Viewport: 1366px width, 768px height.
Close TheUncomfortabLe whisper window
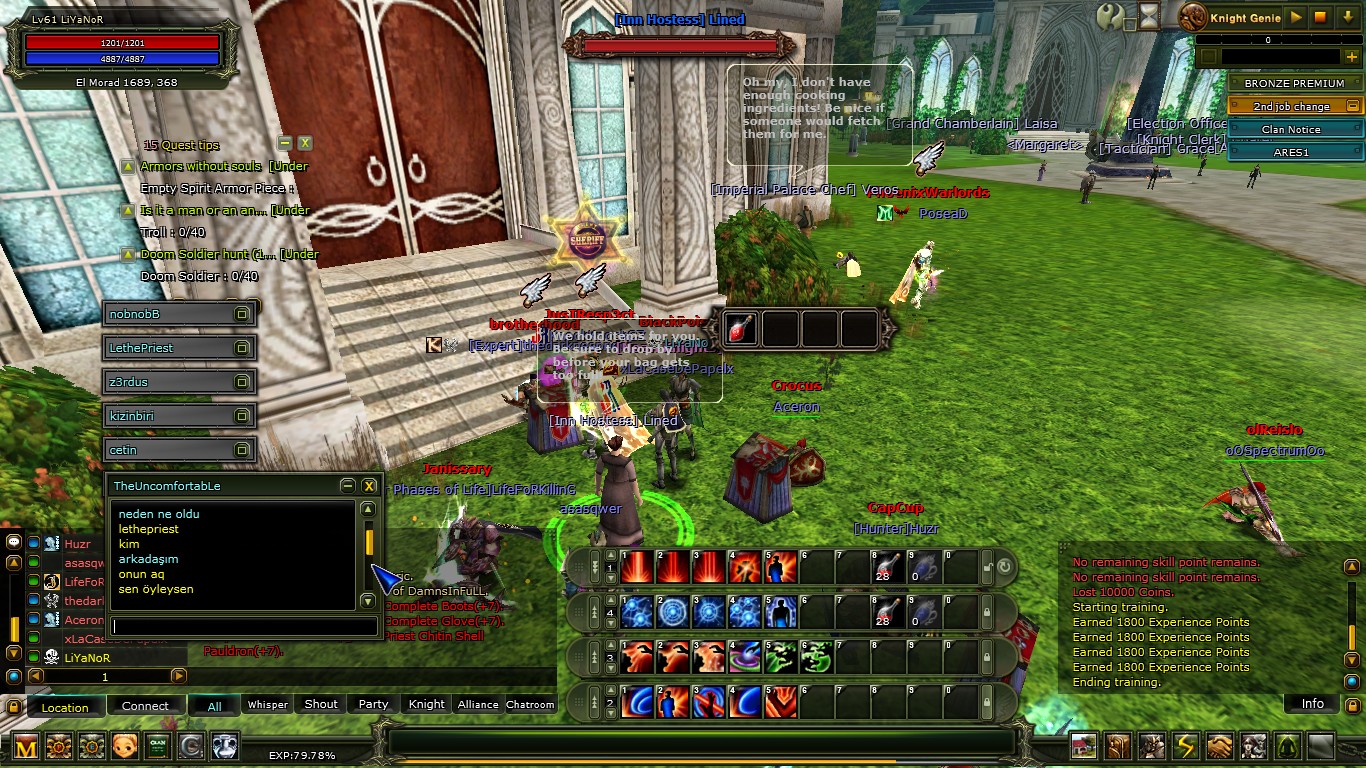click(x=369, y=486)
